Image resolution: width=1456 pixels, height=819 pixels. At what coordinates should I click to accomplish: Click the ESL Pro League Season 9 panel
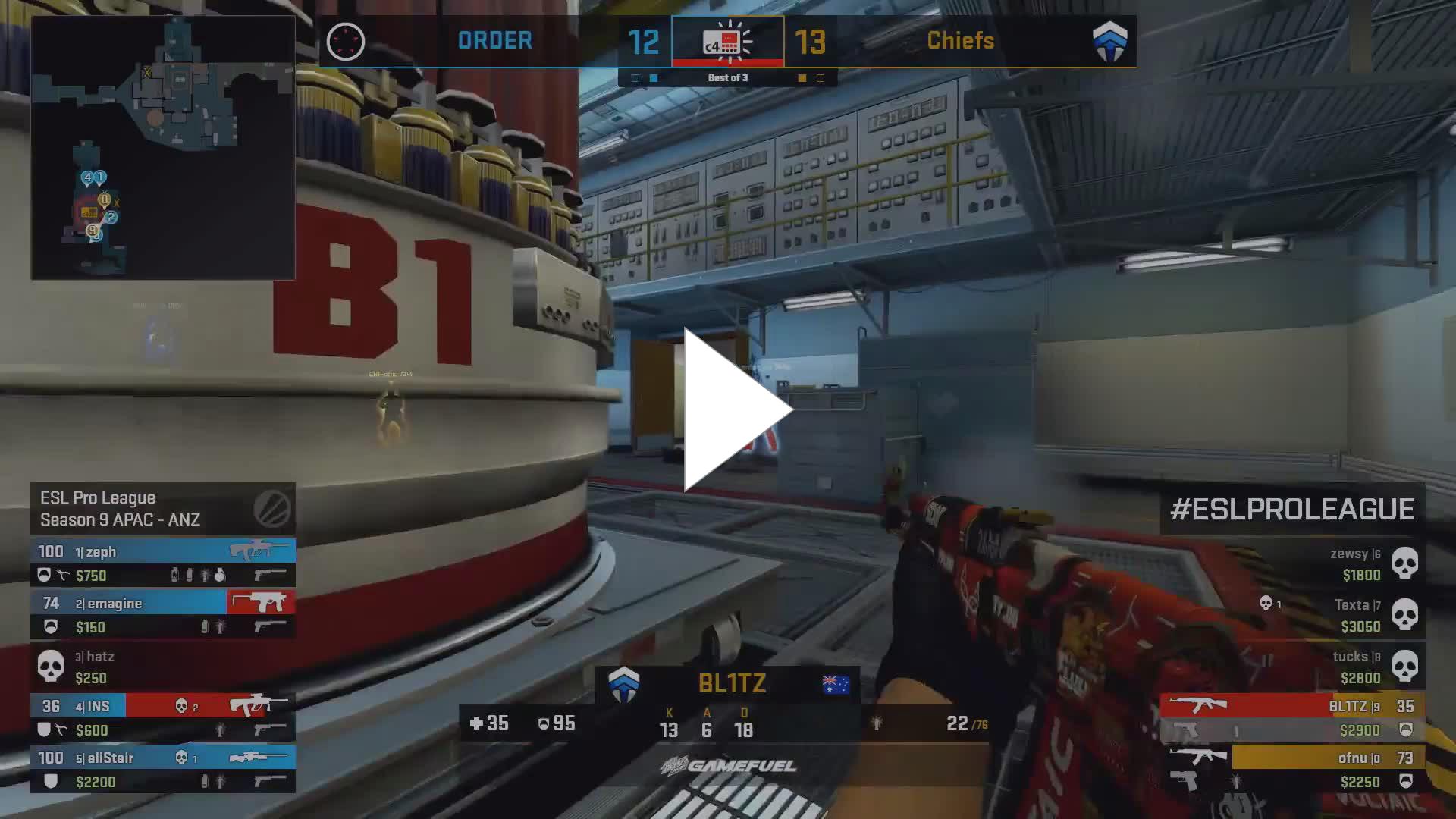pyautogui.click(x=163, y=509)
